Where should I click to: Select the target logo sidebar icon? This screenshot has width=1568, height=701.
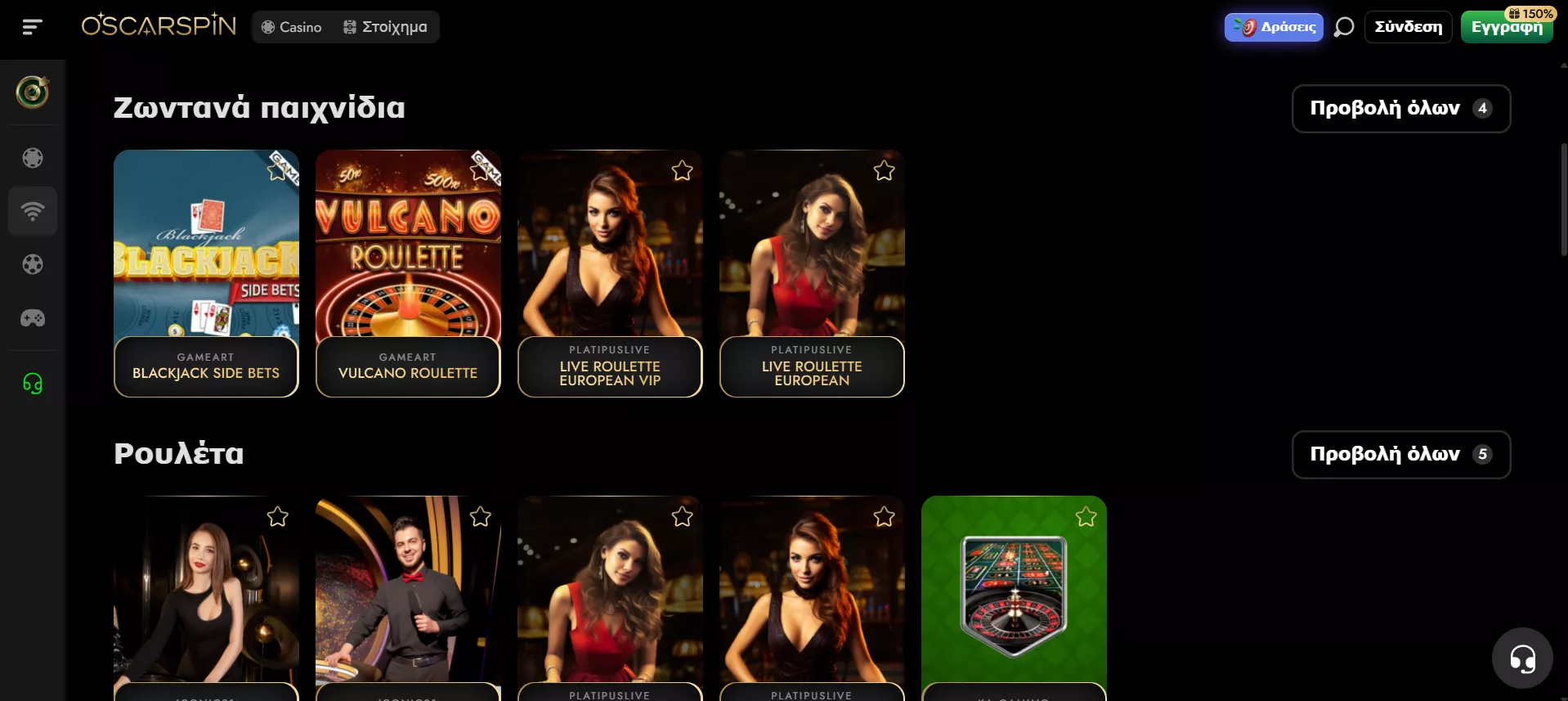tap(33, 92)
